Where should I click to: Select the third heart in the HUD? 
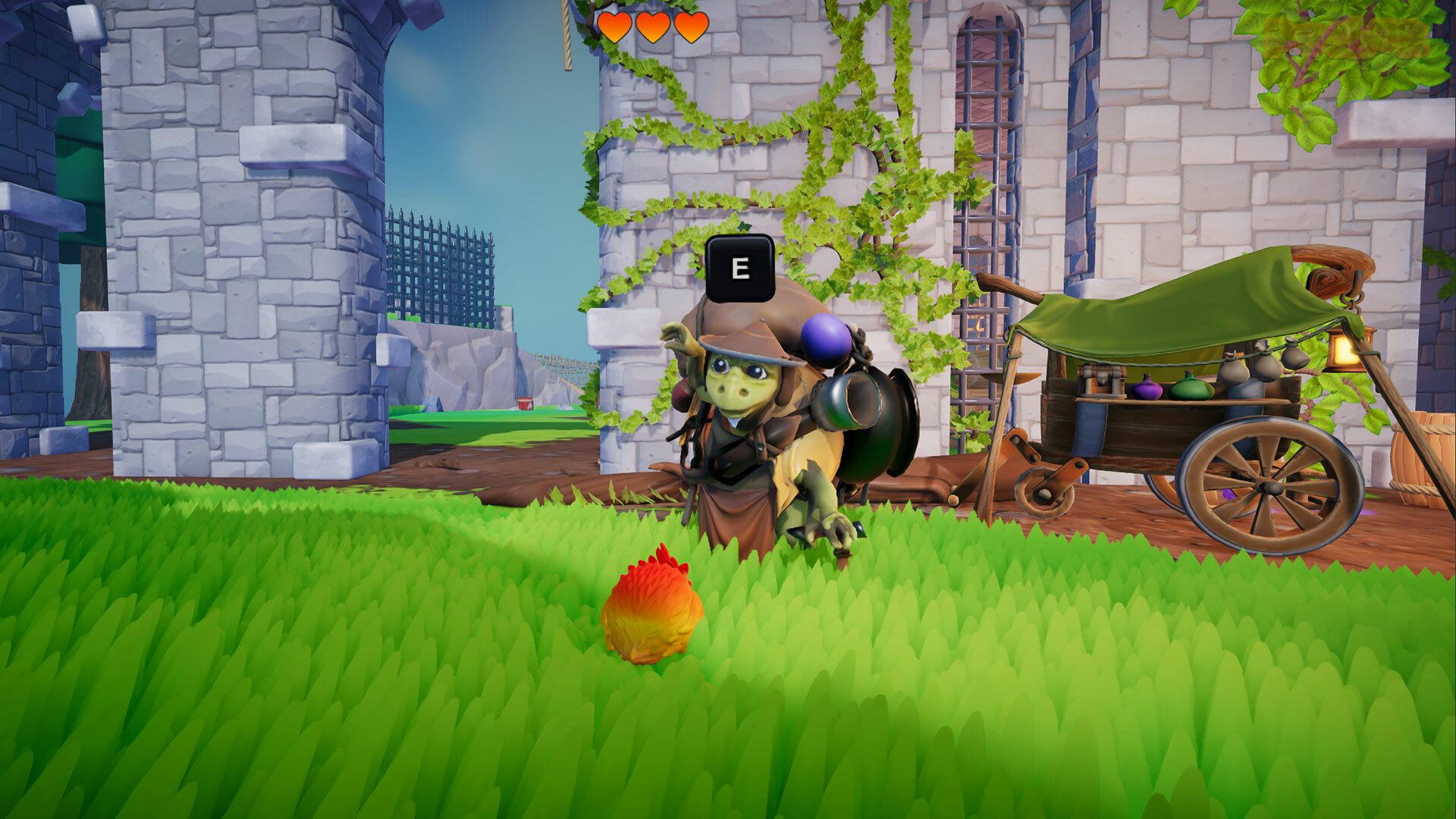692,27
